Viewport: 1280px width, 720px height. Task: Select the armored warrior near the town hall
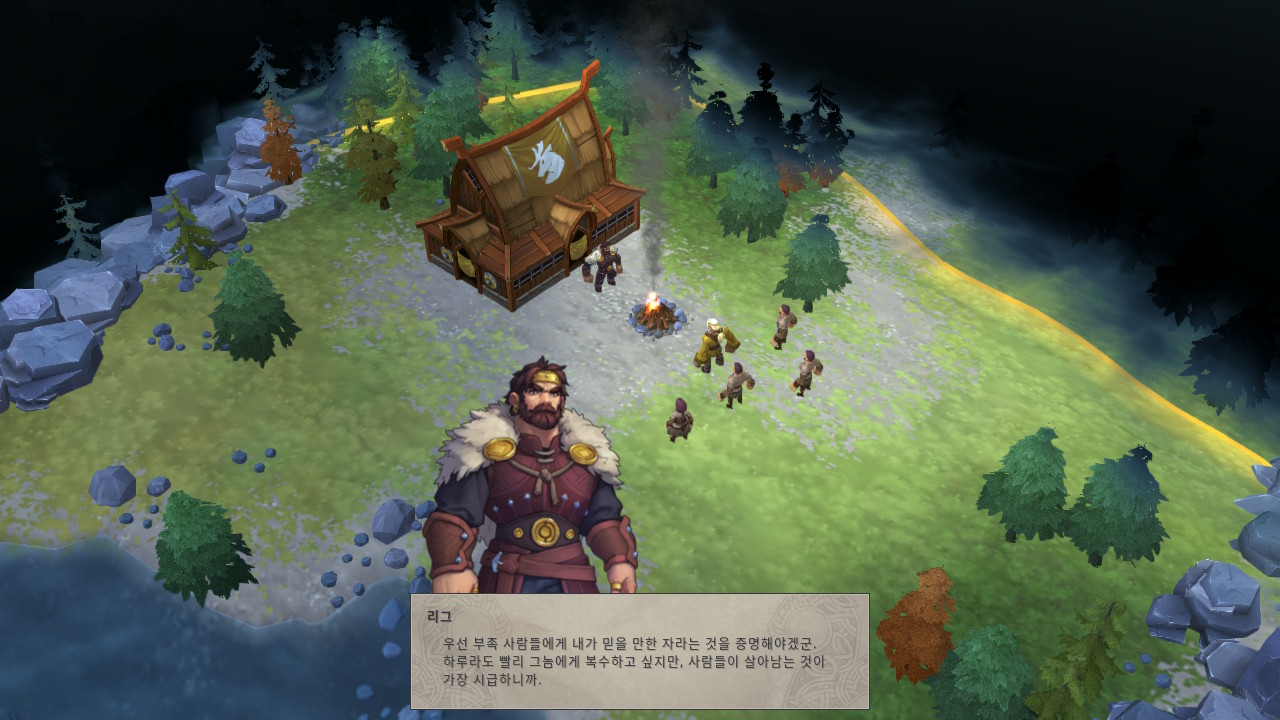pos(605,268)
